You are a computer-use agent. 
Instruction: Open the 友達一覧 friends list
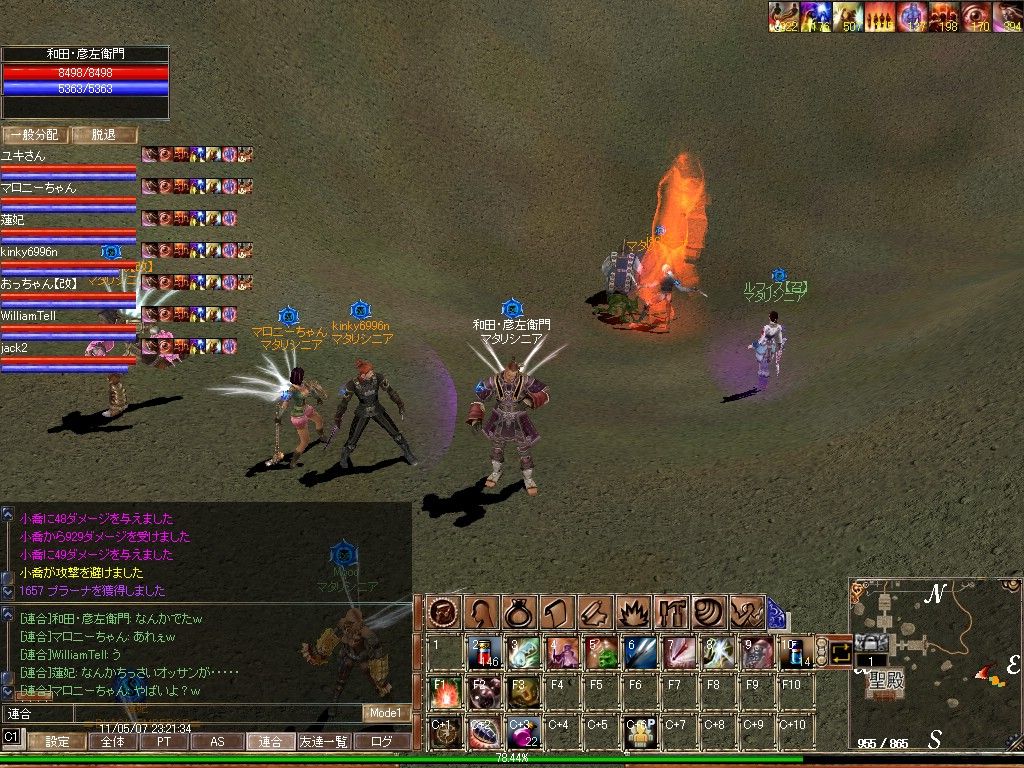(324, 742)
